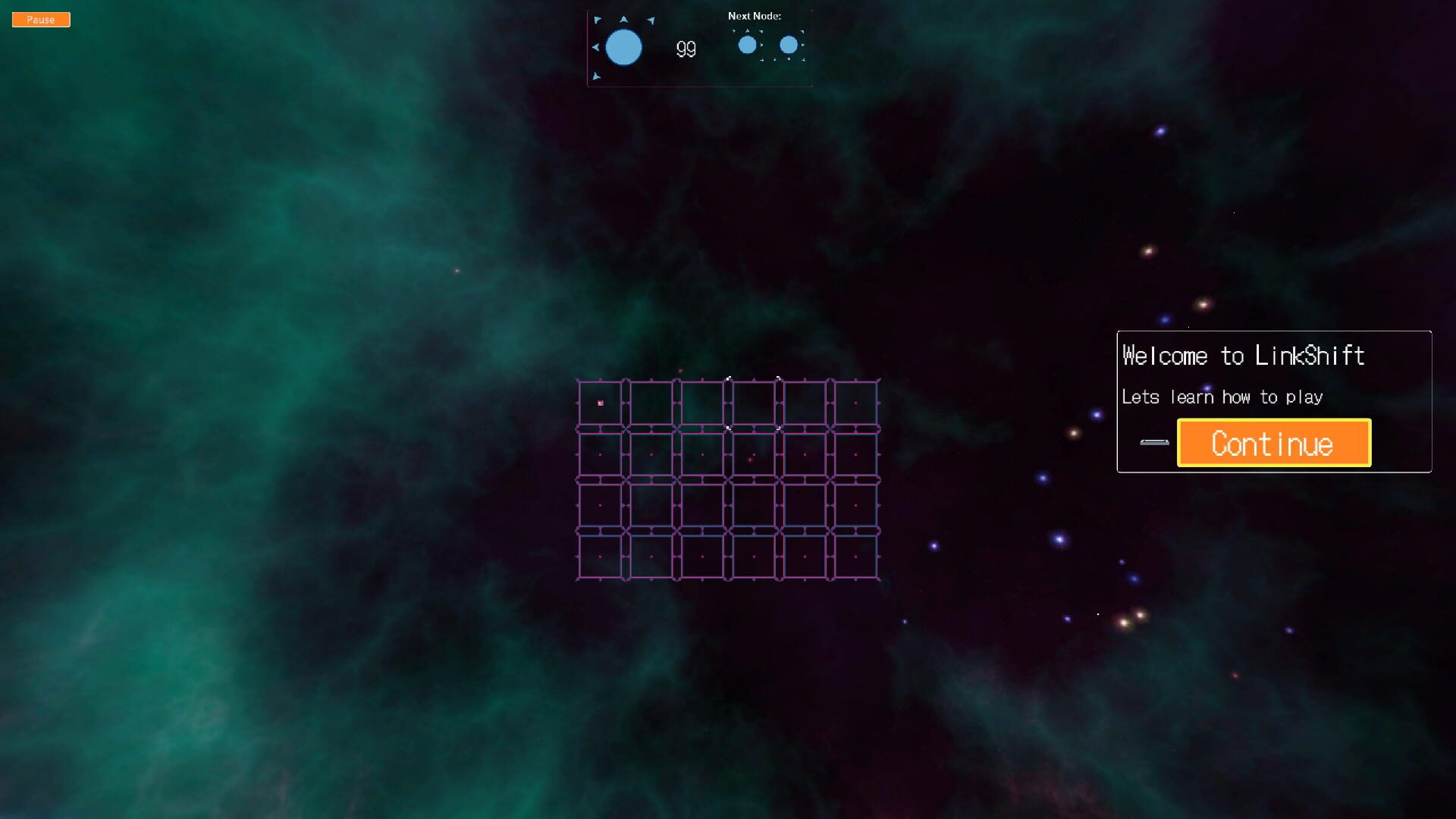Click the white node marker on the grid's top edge
Screen dimensions: 1456x819
coord(729,378)
